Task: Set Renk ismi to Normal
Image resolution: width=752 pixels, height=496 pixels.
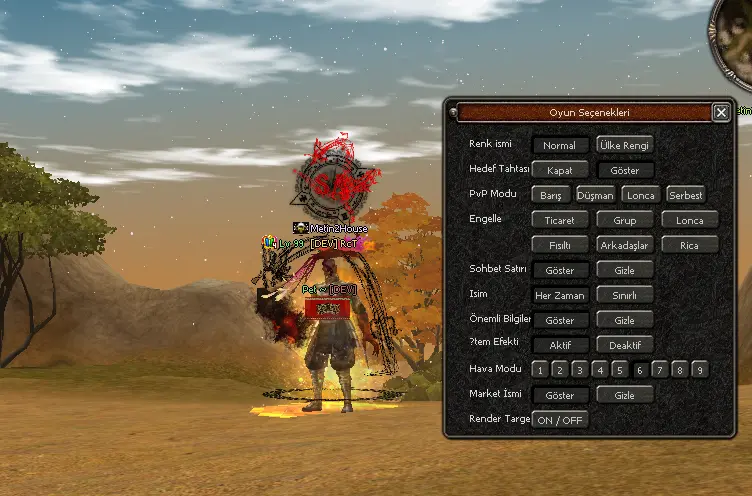Action: 560,145
